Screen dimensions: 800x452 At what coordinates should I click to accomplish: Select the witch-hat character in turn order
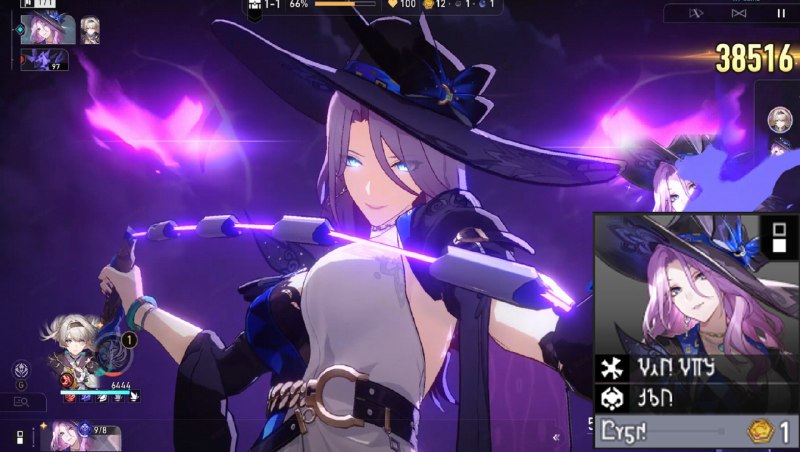coord(48,29)
